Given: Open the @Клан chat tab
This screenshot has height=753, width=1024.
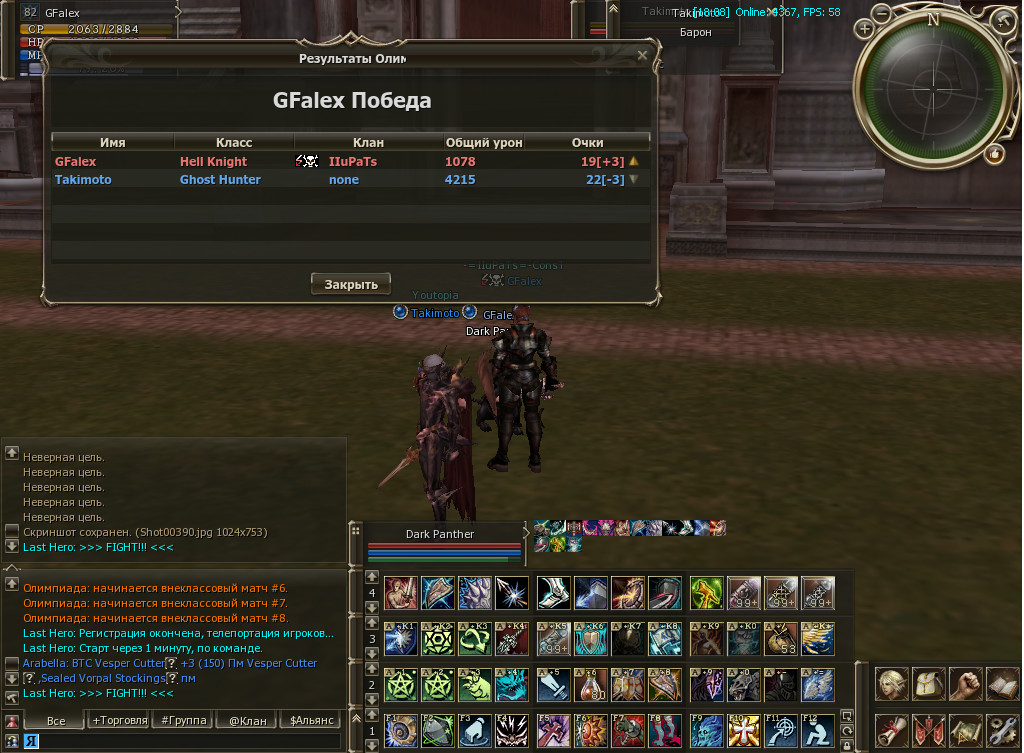Looking at the screenshot, I should pos(247,720).
